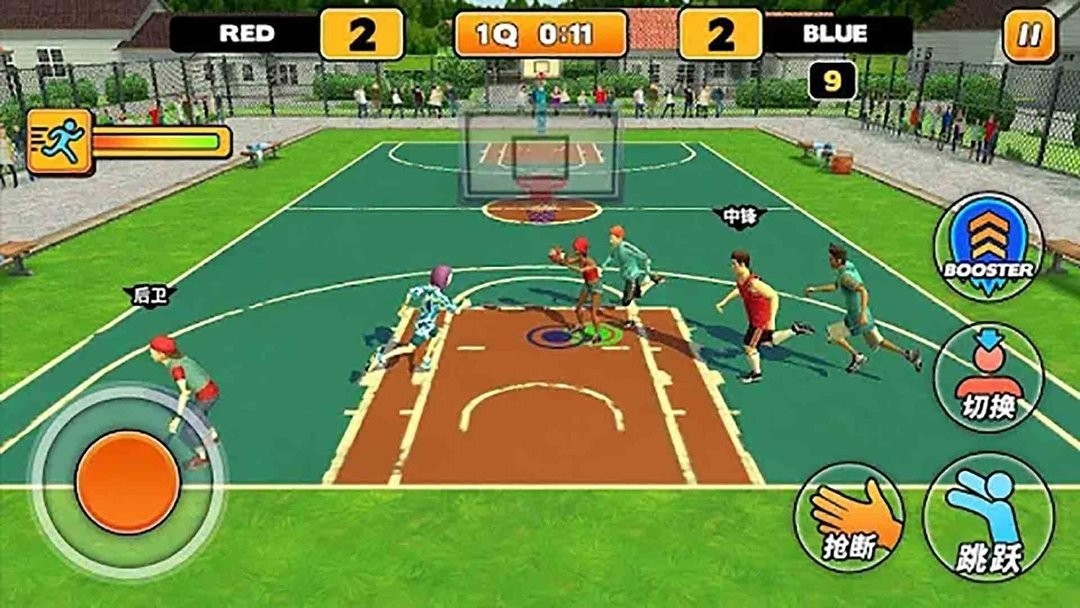1080x608 pixels.
Task: Tap the 跳跃 jump button
Action: coord(988,517)
